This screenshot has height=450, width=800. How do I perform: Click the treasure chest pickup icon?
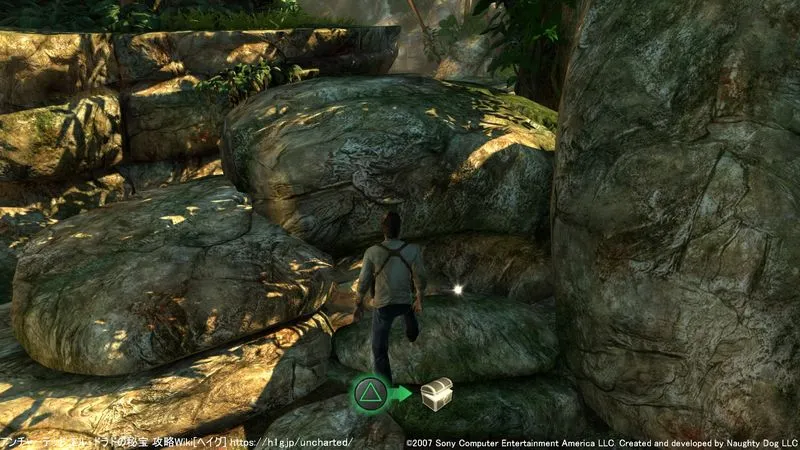(x=437, y=393)
